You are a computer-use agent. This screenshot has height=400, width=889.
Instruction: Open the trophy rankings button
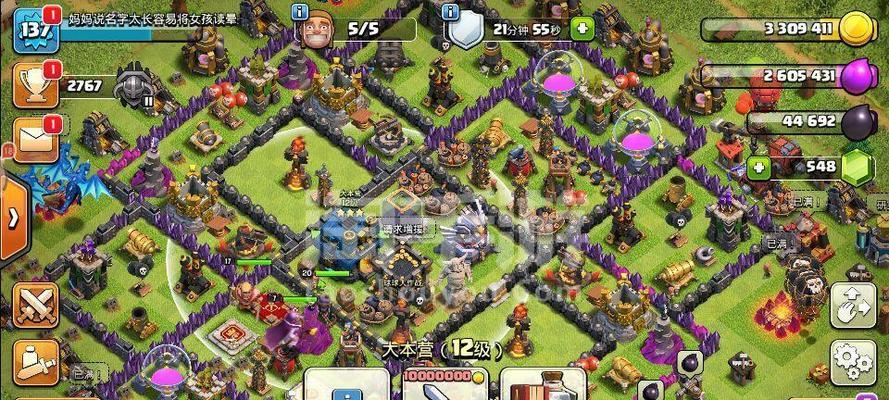coord(32,87)
